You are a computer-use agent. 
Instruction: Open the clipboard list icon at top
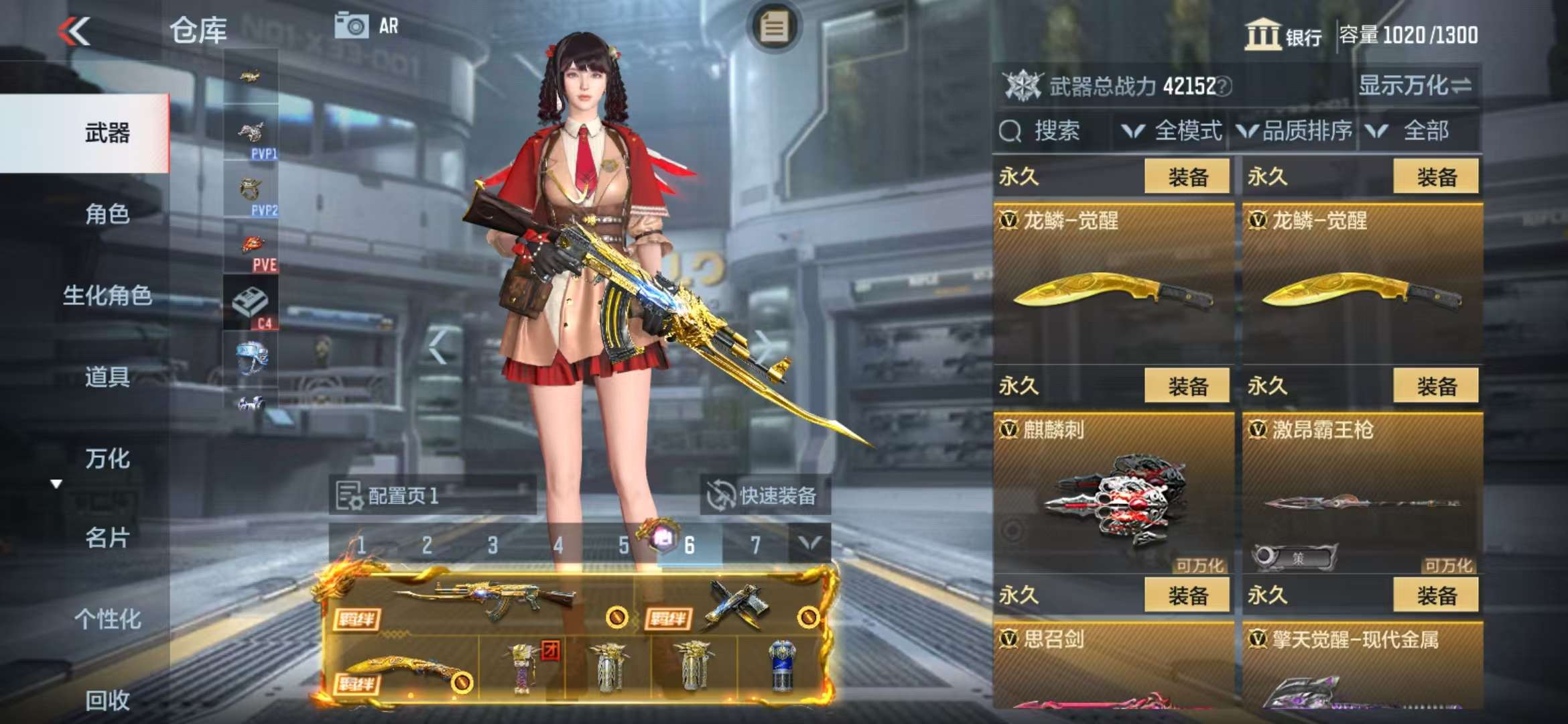[x=774, y=27]
